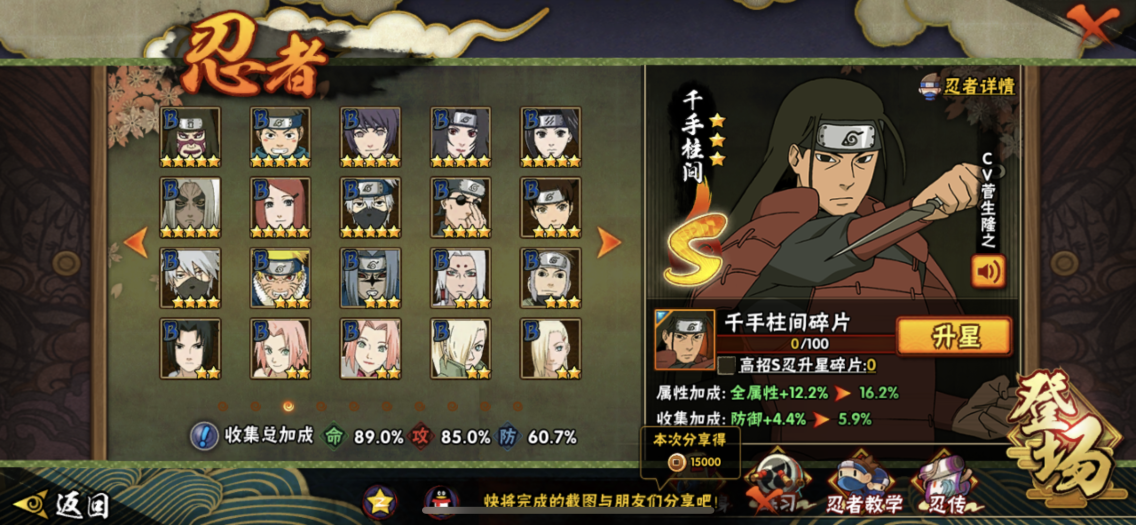The image size is (1136, 525).
Task: Go to the next ninja page arrow
Action: (x=608, y=241)
